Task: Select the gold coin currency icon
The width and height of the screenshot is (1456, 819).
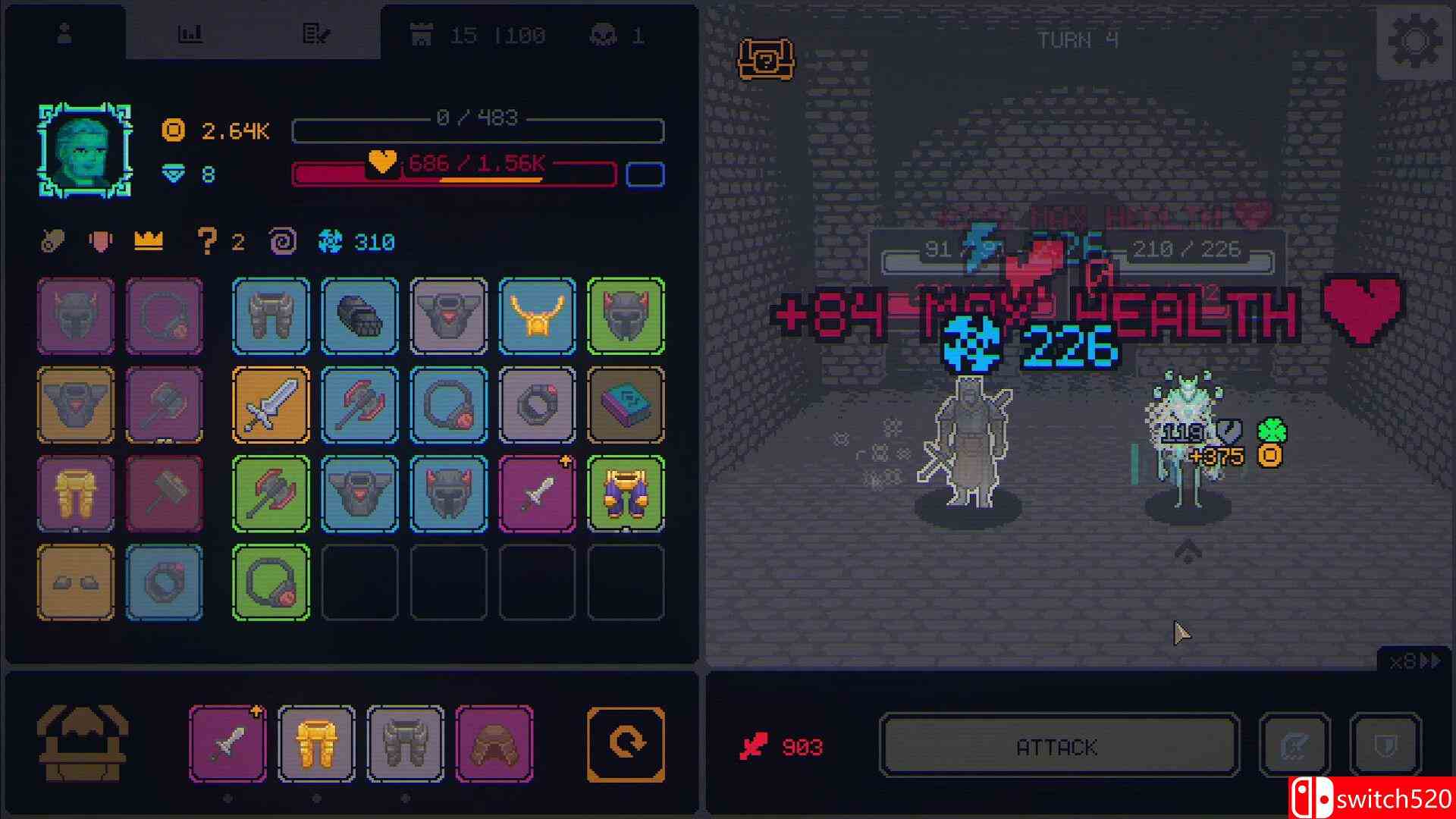Action: click(x=173, y=130)
